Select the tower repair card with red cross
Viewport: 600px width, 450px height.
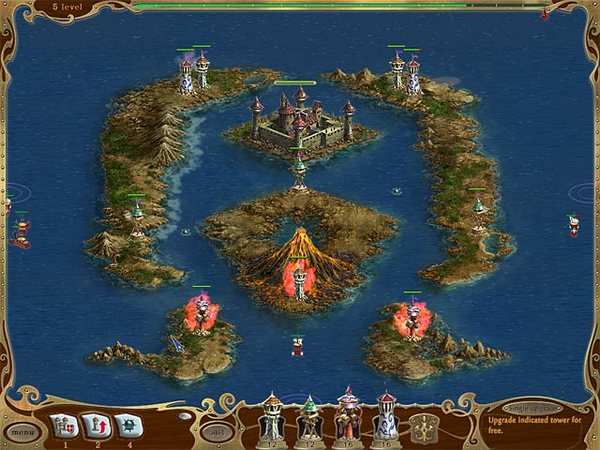63,426
